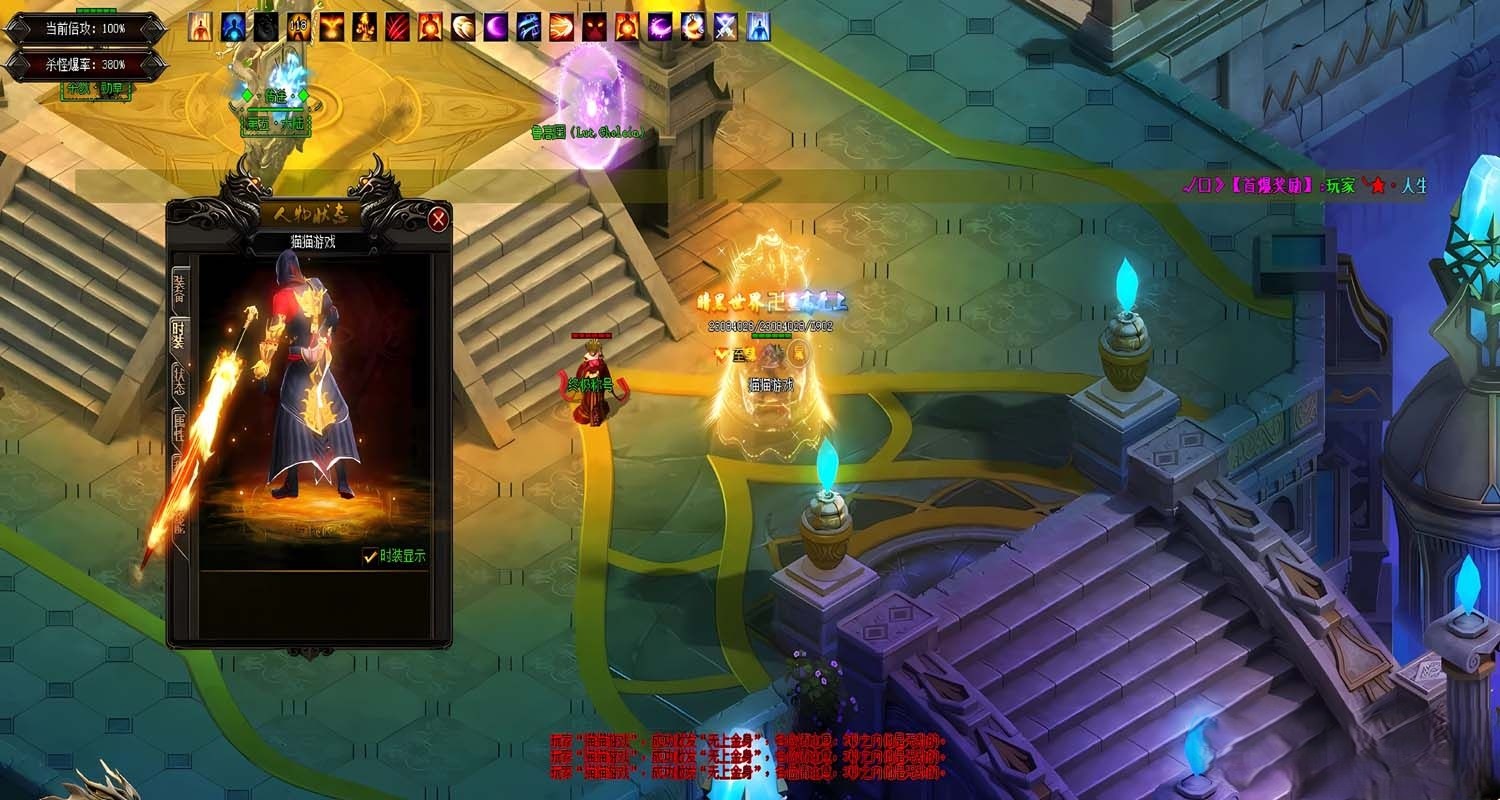Close the 人物状态 character panel
The height and width of the screenshot is (800, 1500).
click(x=438, y=219)
